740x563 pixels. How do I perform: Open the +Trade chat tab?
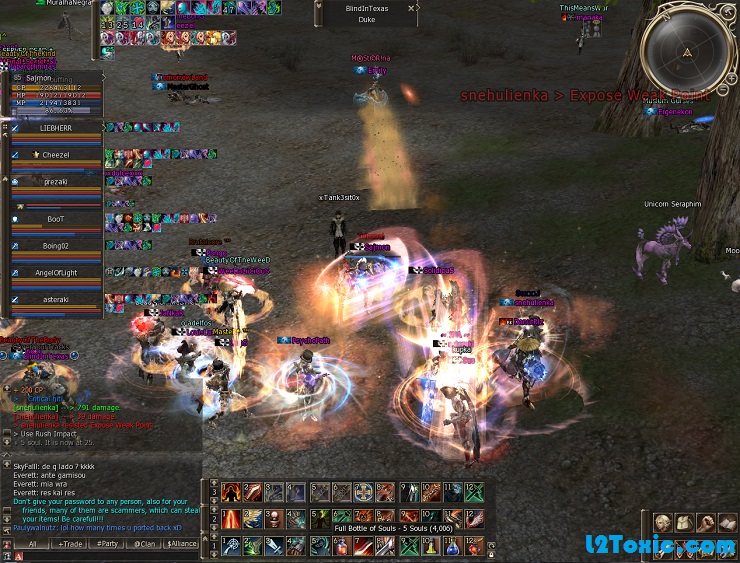point(72,544)
